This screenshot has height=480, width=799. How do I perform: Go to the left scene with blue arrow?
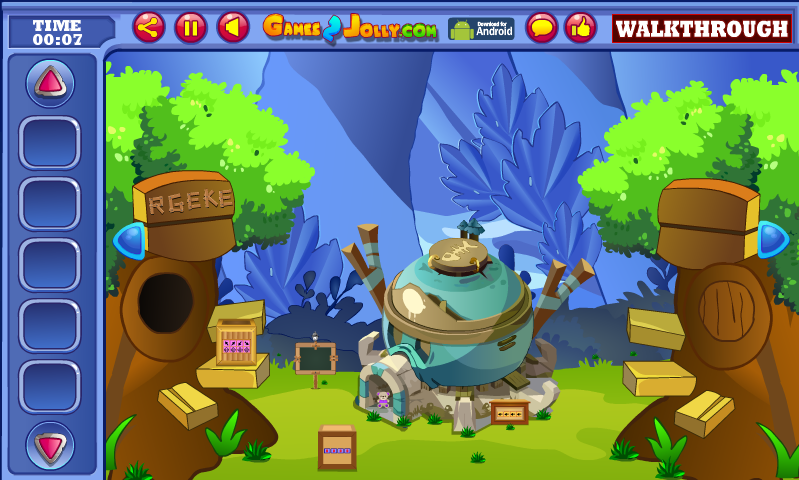tap(129, 241)
